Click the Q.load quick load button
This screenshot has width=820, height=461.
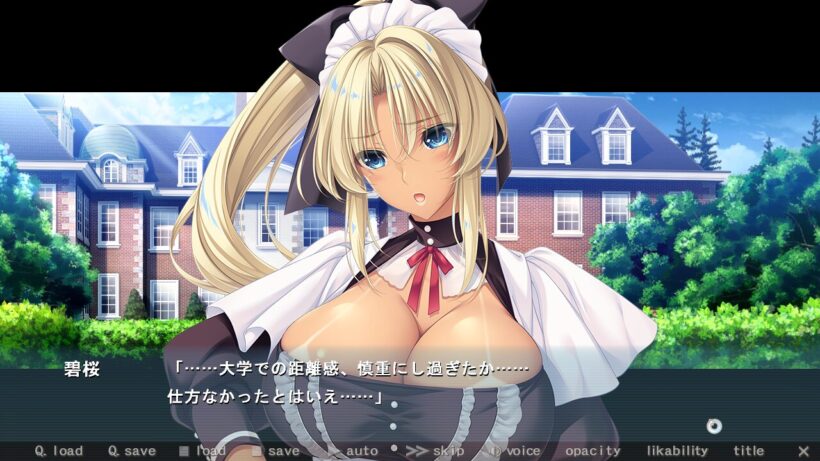point(59,451)
